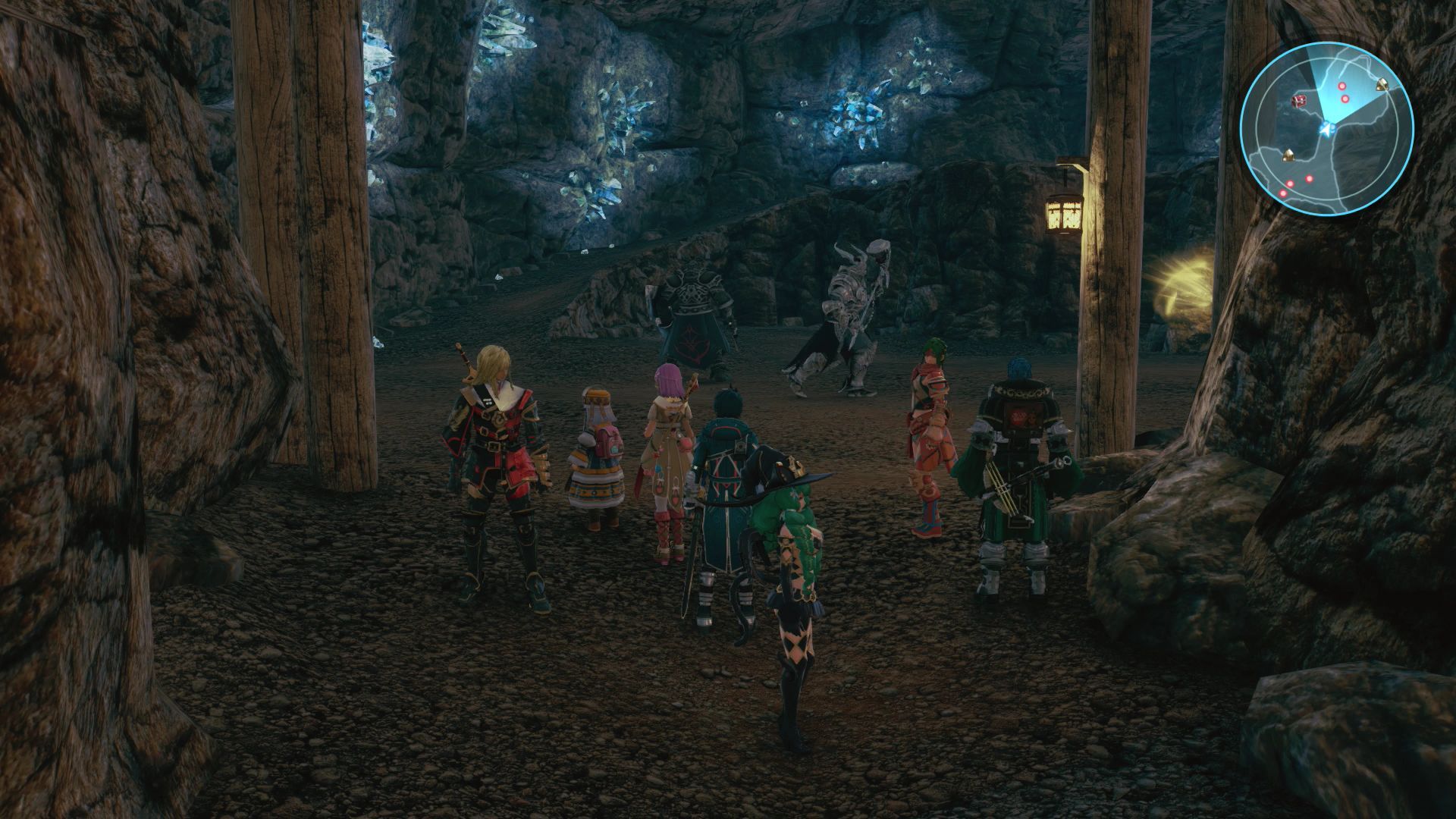This screenshot has width=1456, height=819.
Task: Click the player arrow on the minimap
Action: pos(1326,130)
